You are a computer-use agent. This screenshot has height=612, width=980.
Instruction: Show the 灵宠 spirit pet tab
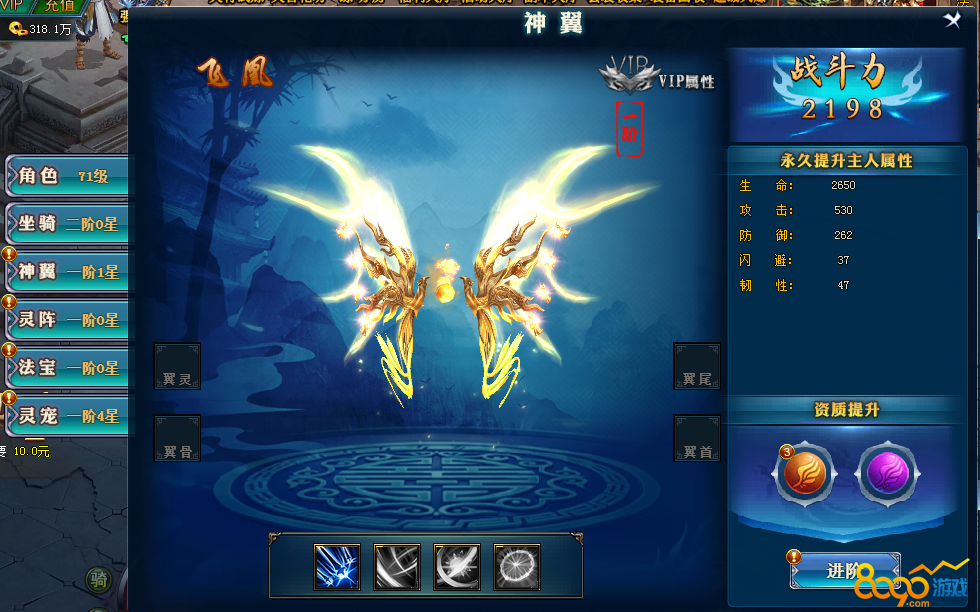point(66,415)
